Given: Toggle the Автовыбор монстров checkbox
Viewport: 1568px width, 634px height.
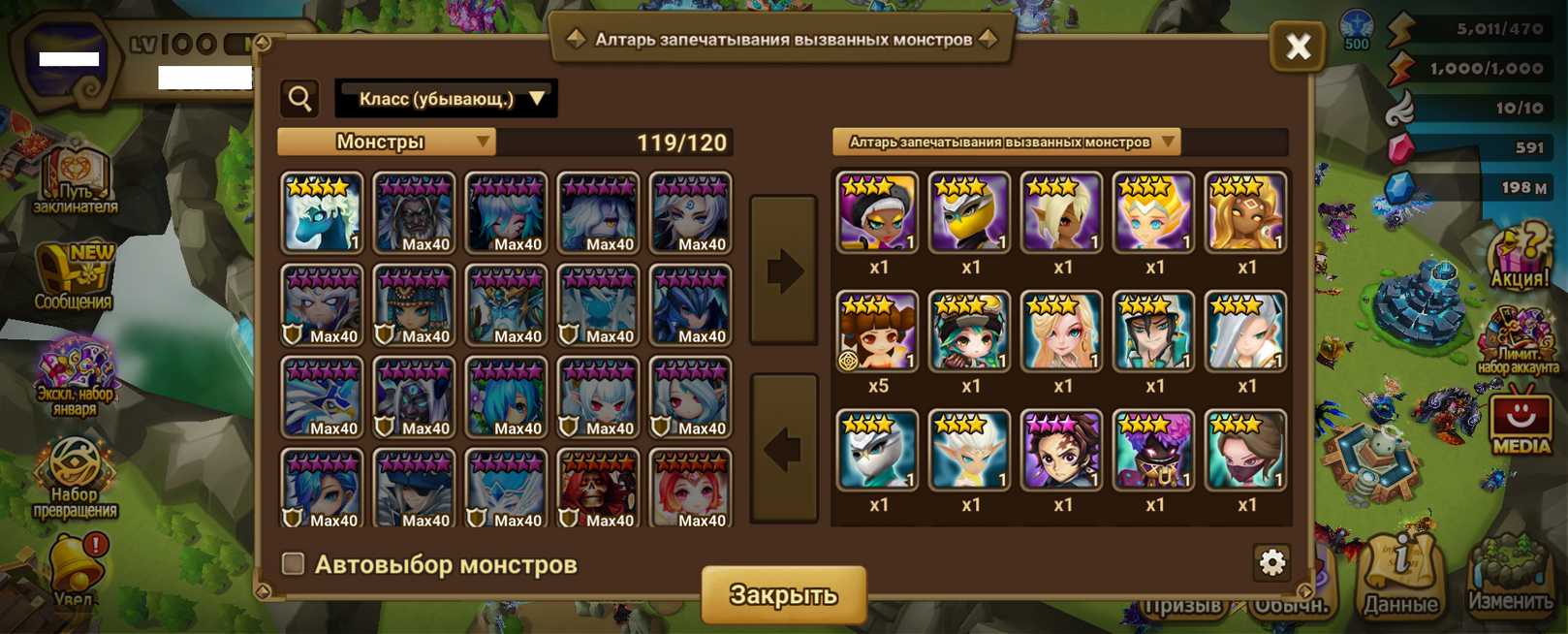Looking at the screenshot, I should (x=293, y=563).
